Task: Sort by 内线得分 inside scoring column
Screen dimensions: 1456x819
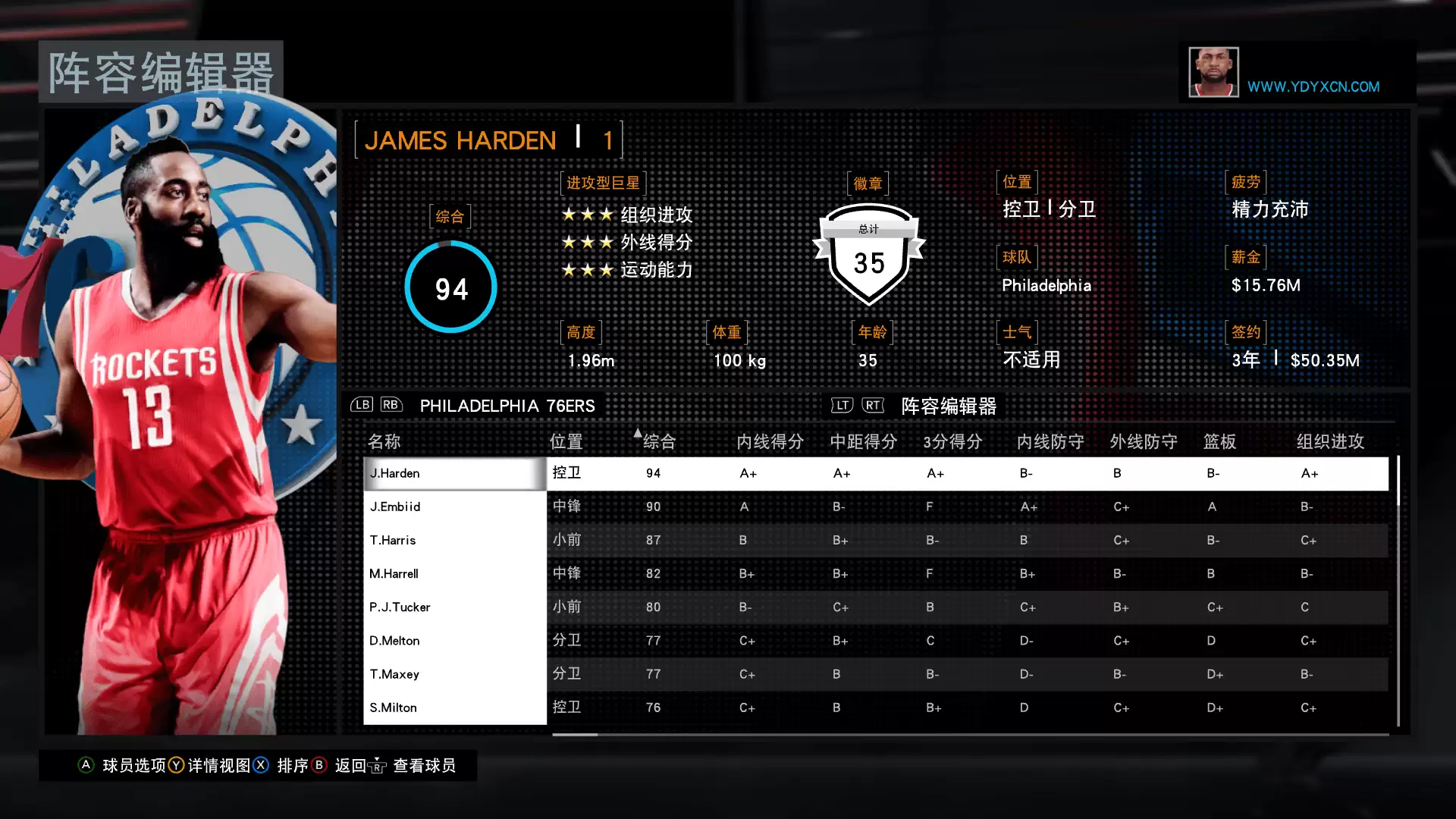Action: [x=770, y=441]
